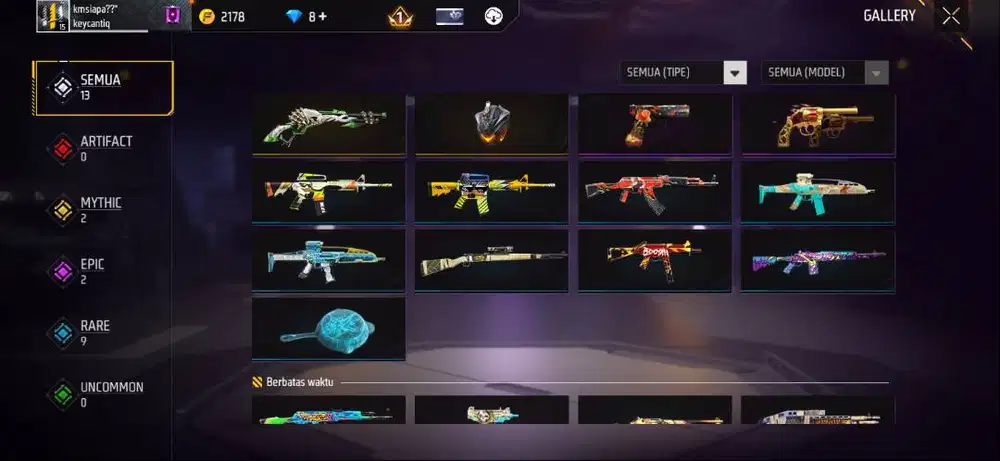
Task: Select the teal submachine gun skin
Action: click(818, 191)
